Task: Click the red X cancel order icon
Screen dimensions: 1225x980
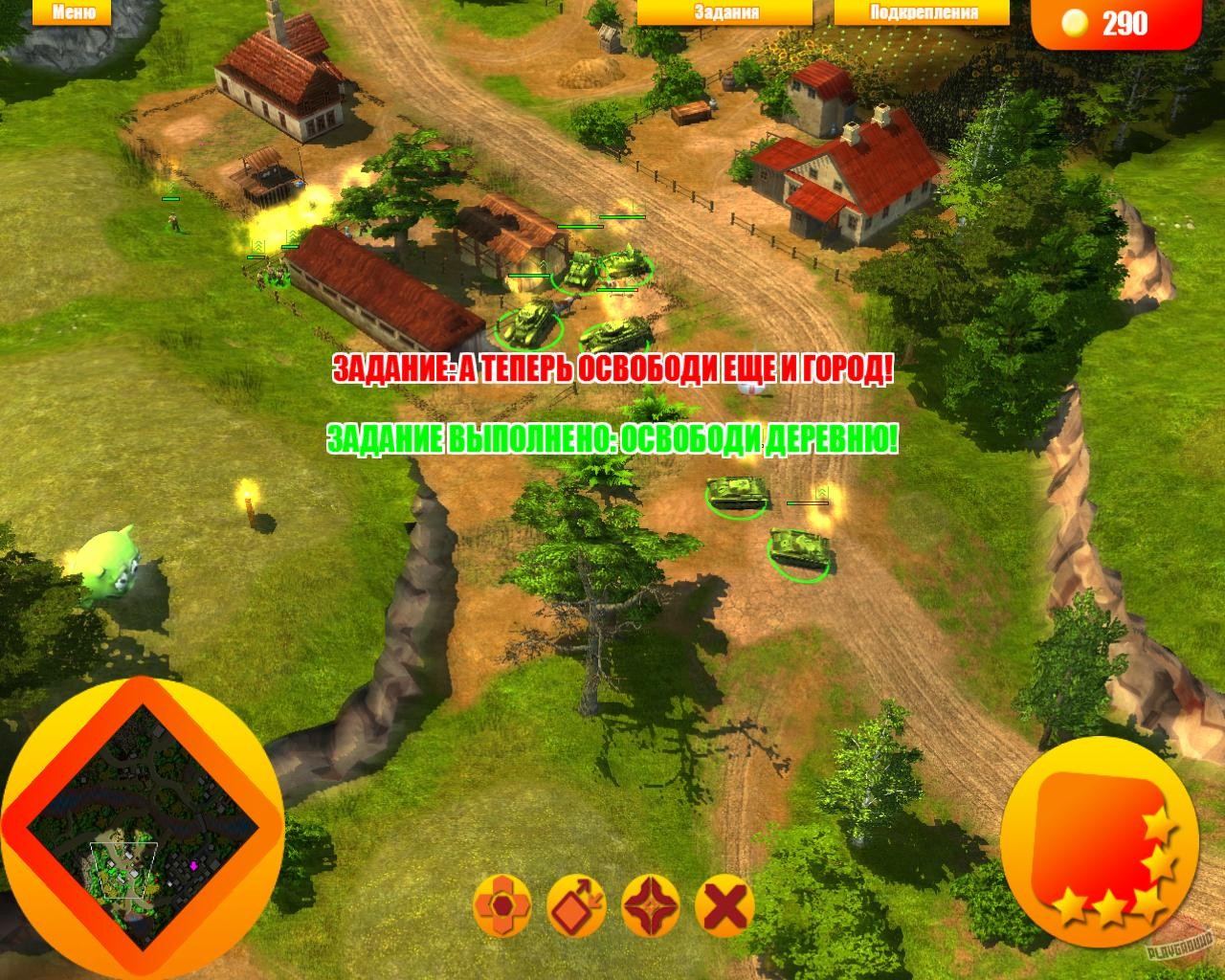Action: coord(723,903)
